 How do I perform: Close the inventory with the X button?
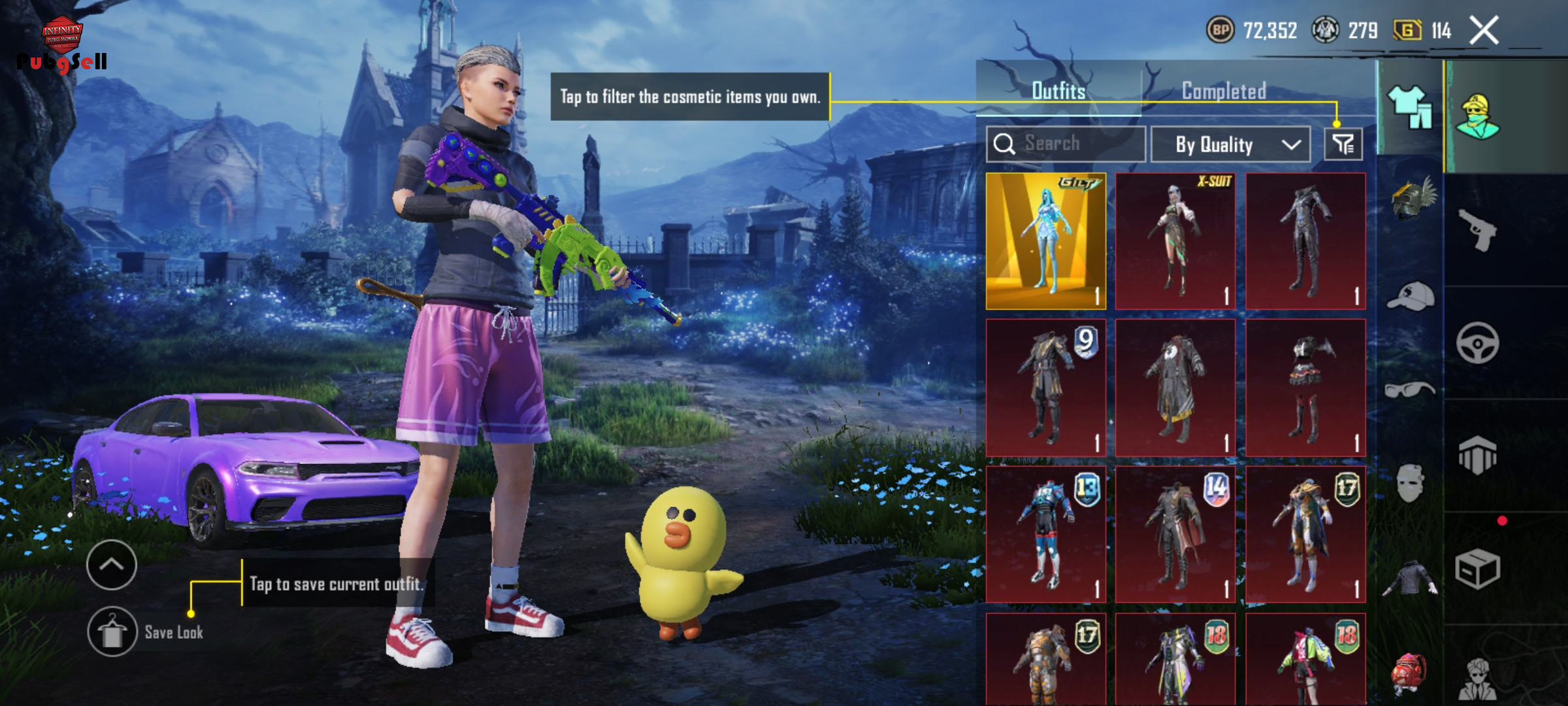tap(1484, 31)
